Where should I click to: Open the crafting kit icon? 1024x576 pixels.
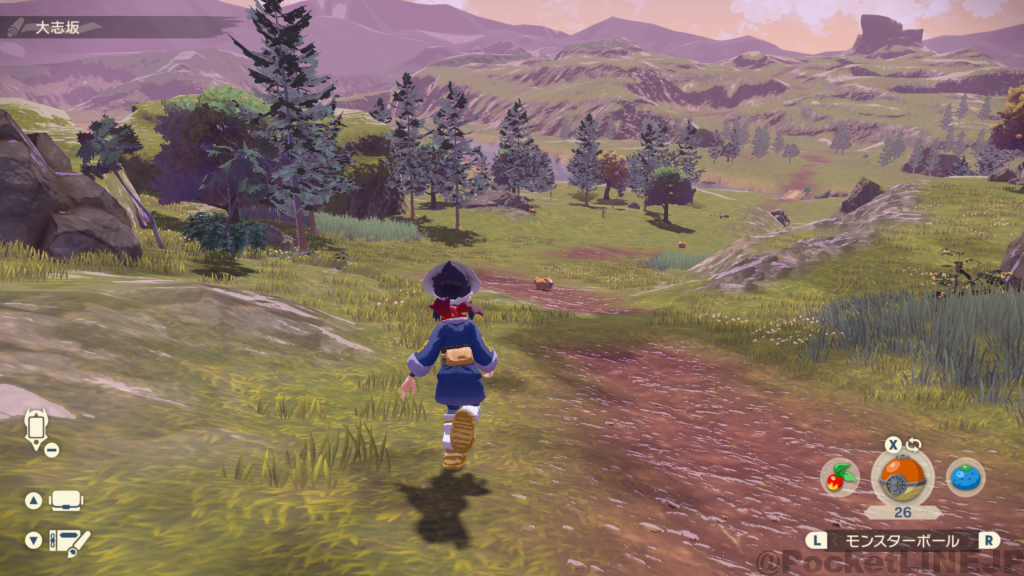(70, 541)
